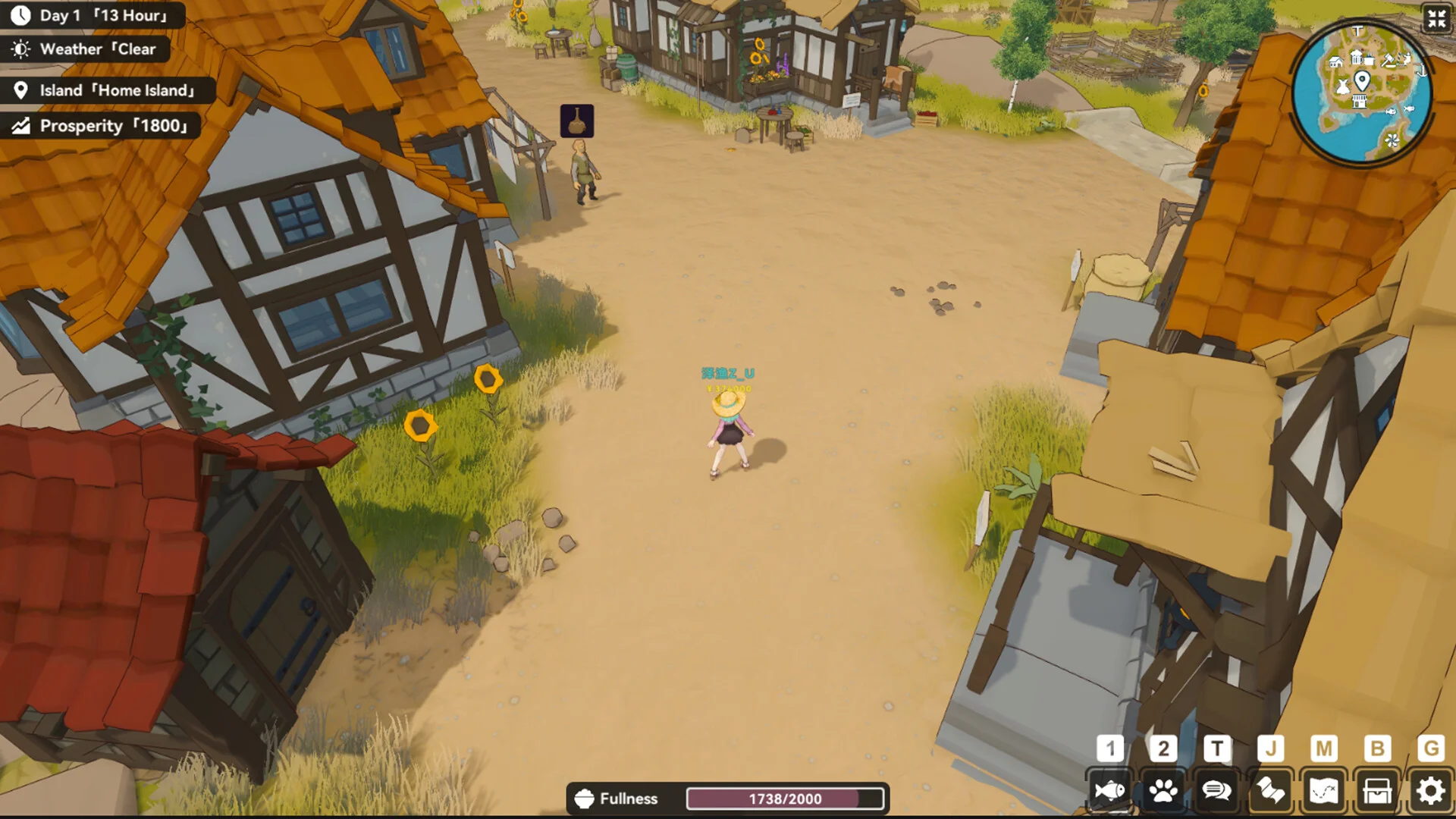Open the bag chest icon
The image size is (1456, 819).
point(1377,791)
